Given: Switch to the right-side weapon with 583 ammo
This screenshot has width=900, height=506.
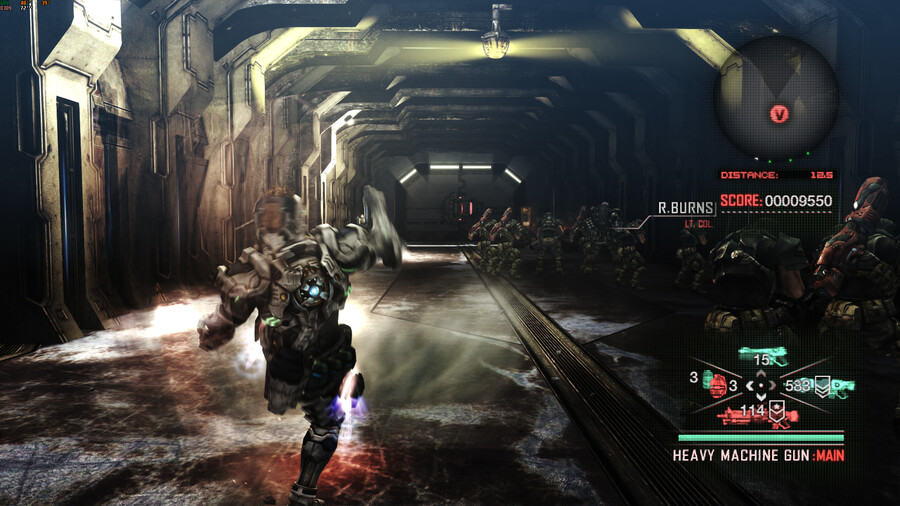Looking at the screenshot, I should (839, 386).
